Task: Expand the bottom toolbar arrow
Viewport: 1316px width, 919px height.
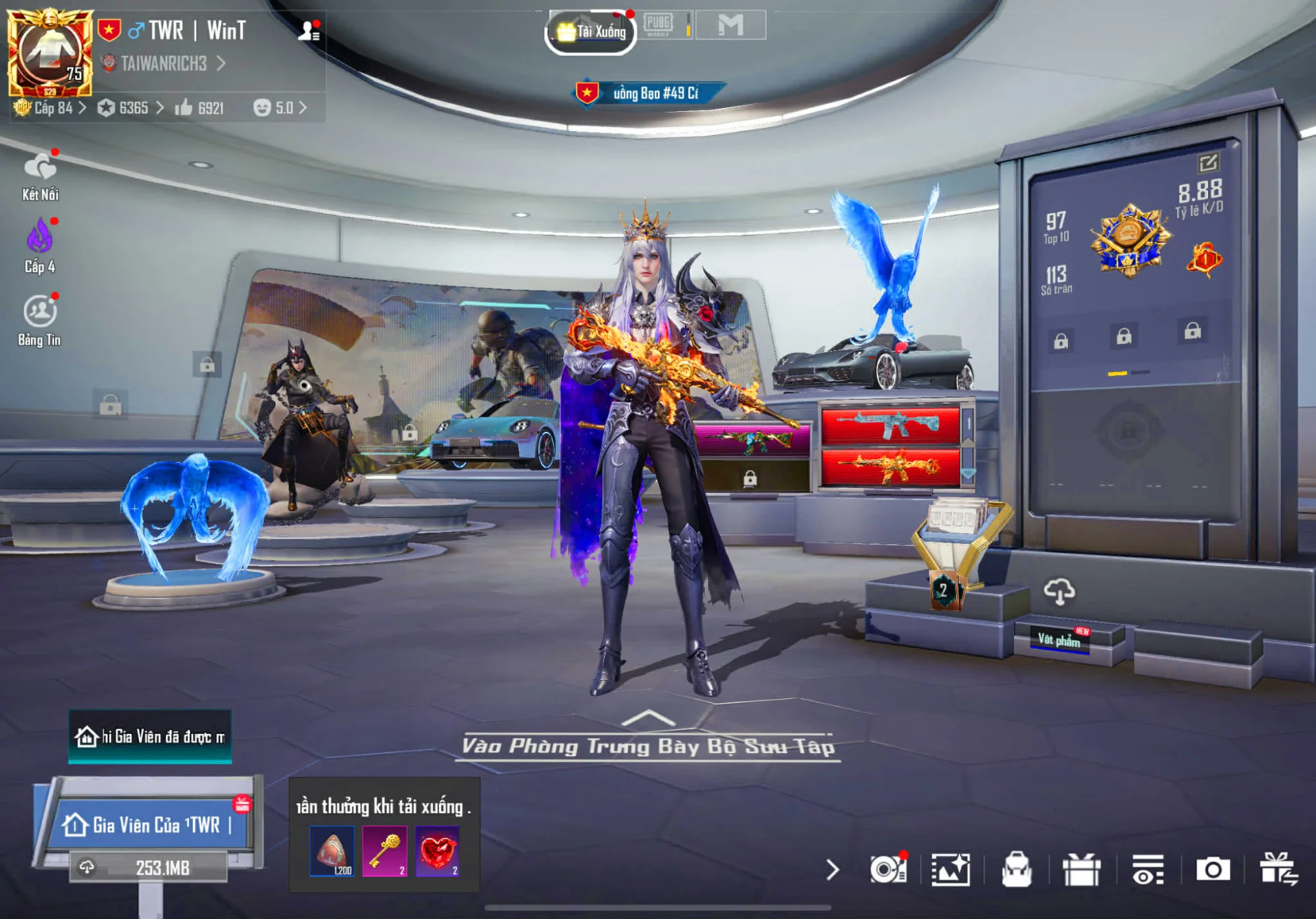Action: coord(832,870)
